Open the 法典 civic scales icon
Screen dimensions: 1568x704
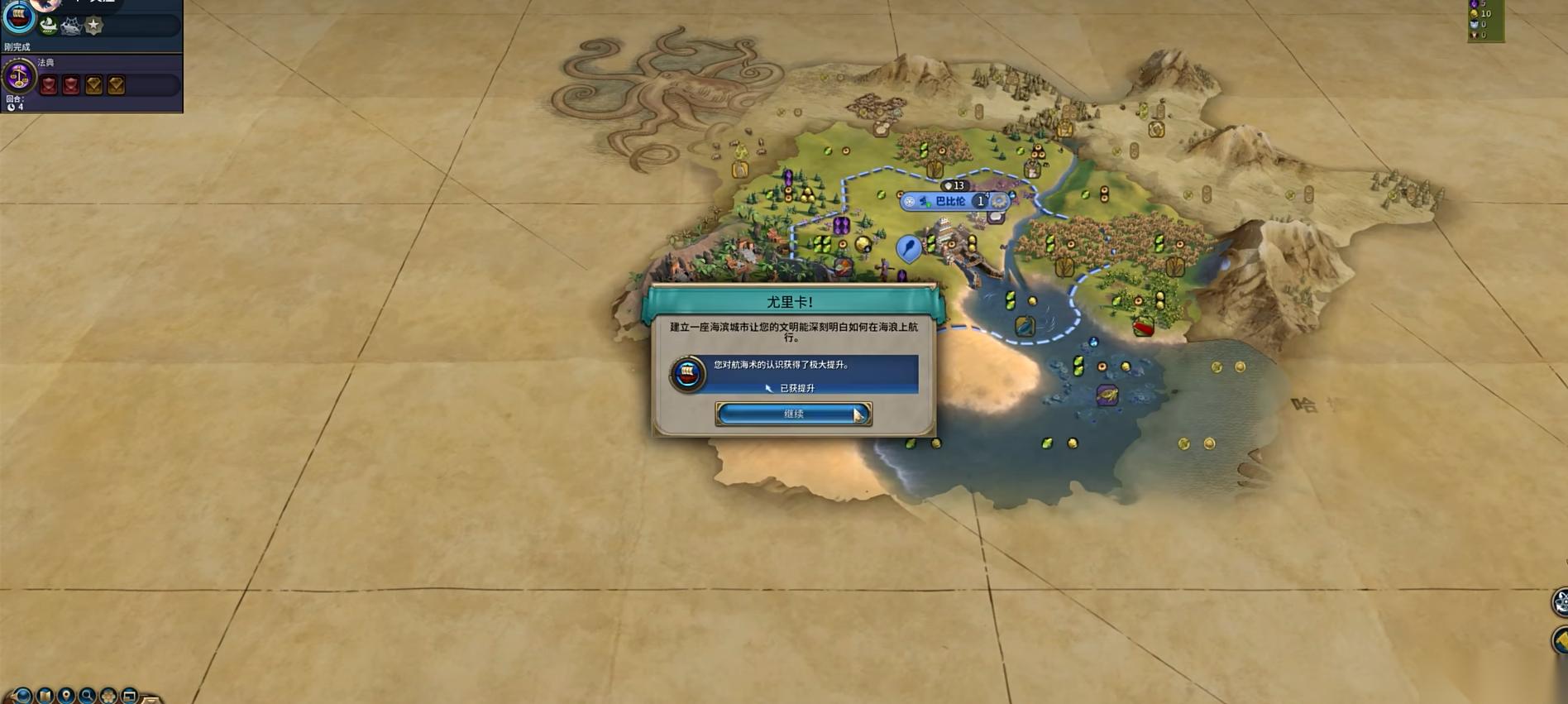pos(18,77)
